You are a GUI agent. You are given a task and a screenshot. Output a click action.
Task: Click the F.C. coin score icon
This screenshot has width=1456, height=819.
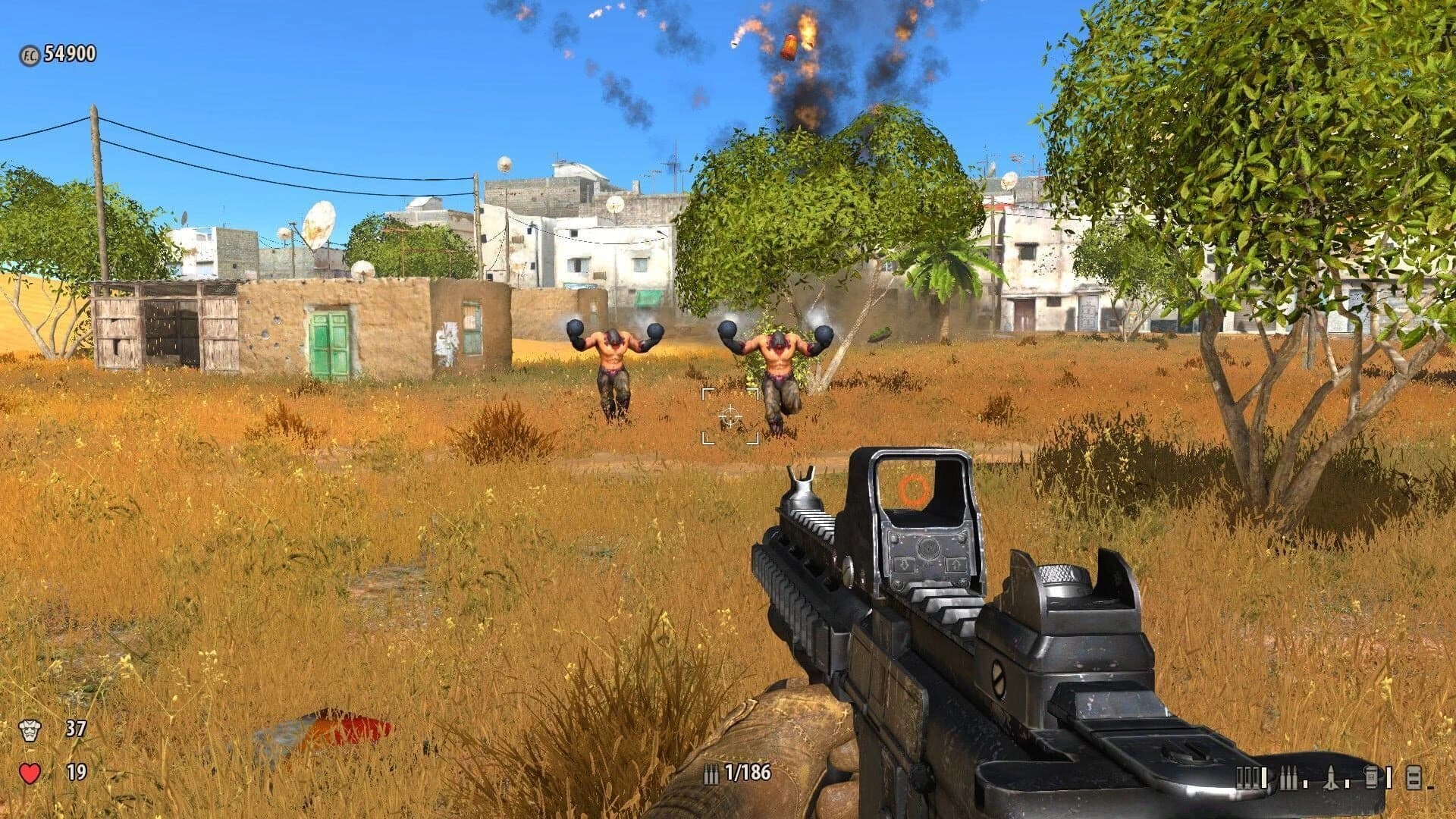29,53
